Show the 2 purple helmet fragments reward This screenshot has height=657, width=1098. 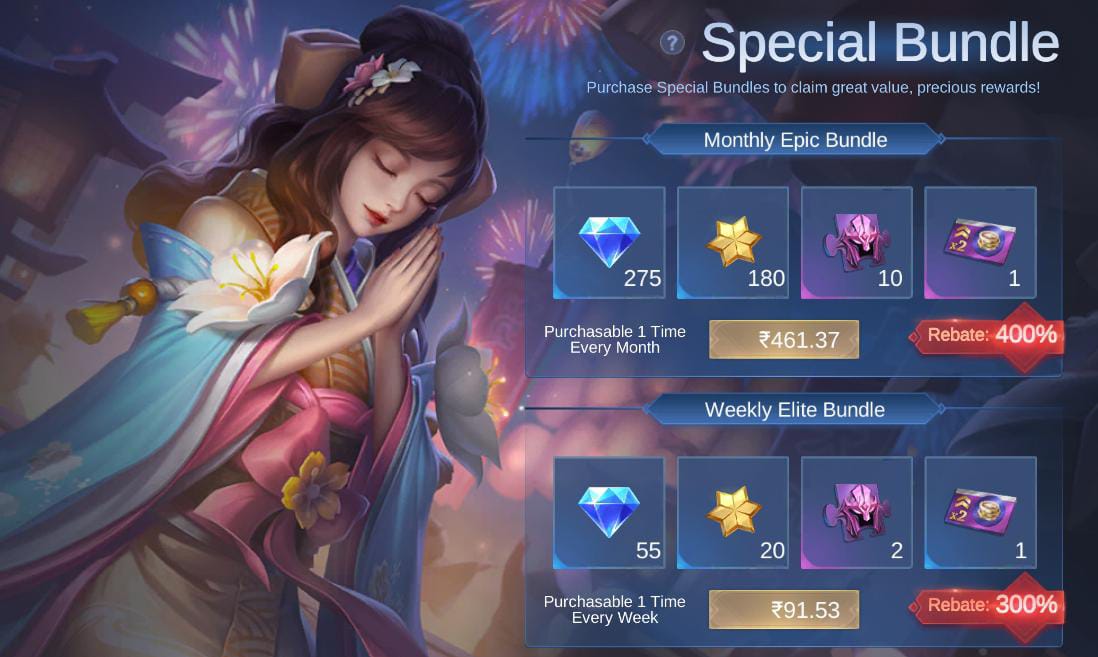coord(857,513)
